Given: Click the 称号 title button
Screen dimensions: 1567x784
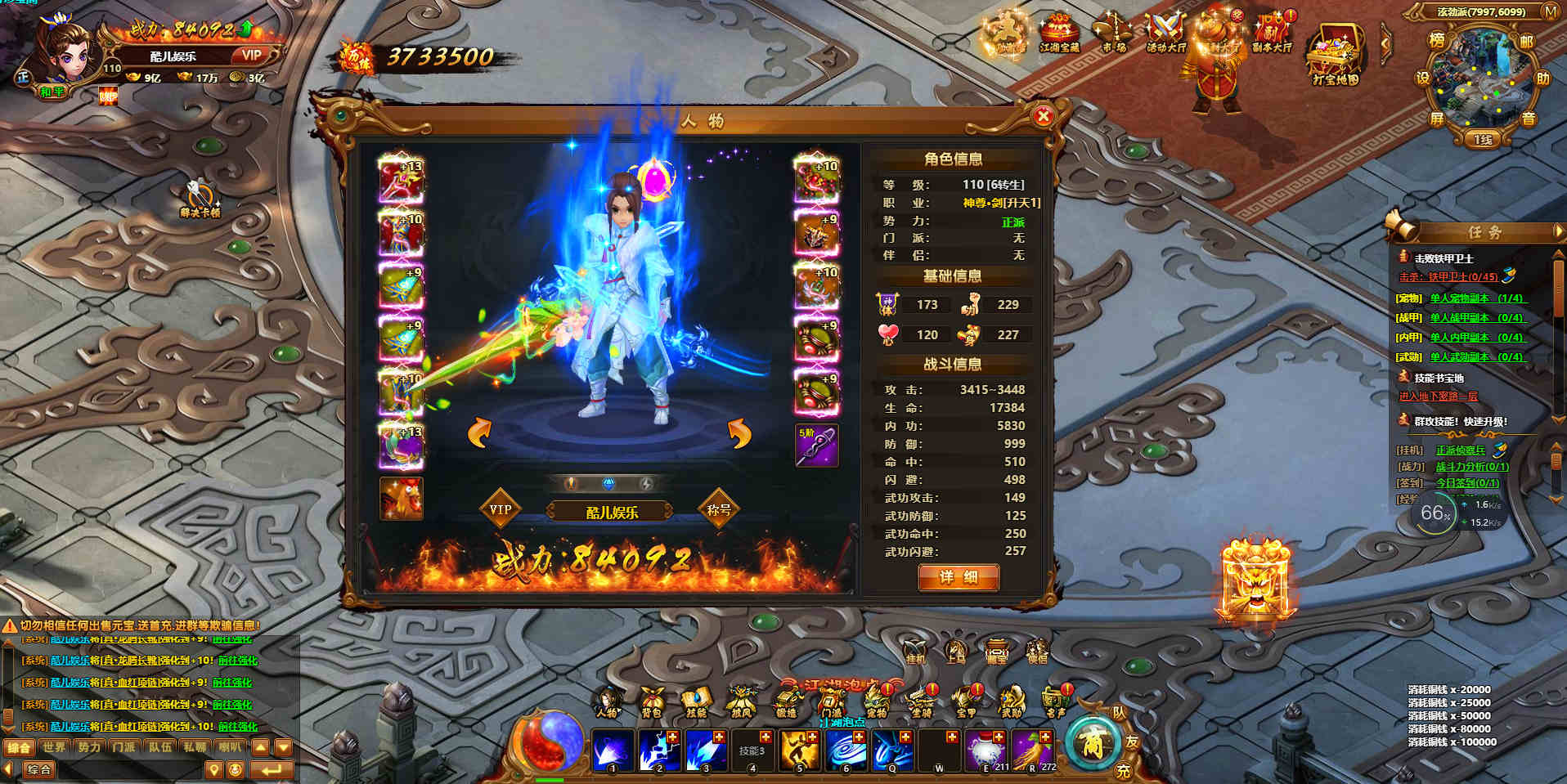Looking at the screenshot, I should coord(718,509).
